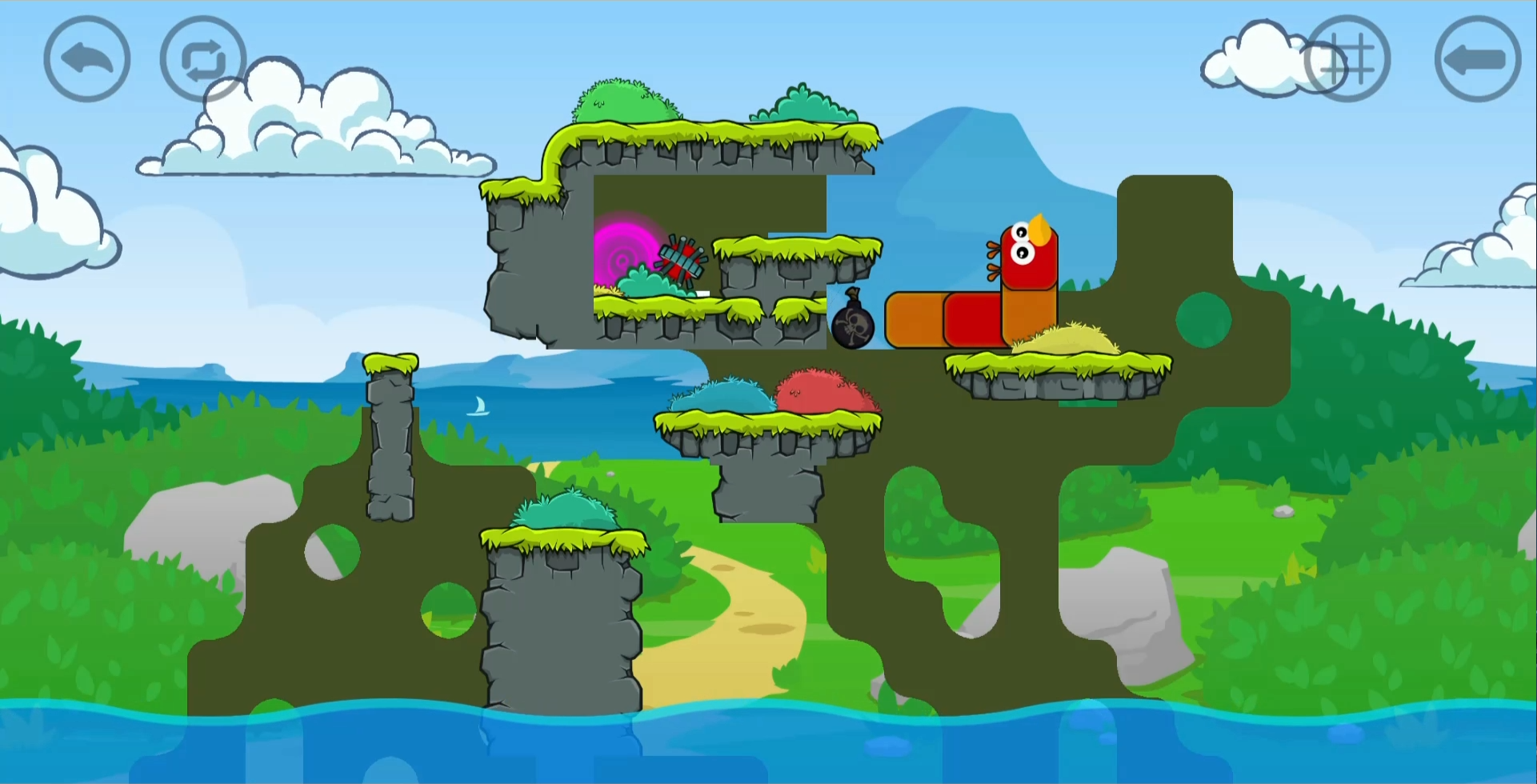Select the restart level icon

pyautogui.click(x=202, y=58)
